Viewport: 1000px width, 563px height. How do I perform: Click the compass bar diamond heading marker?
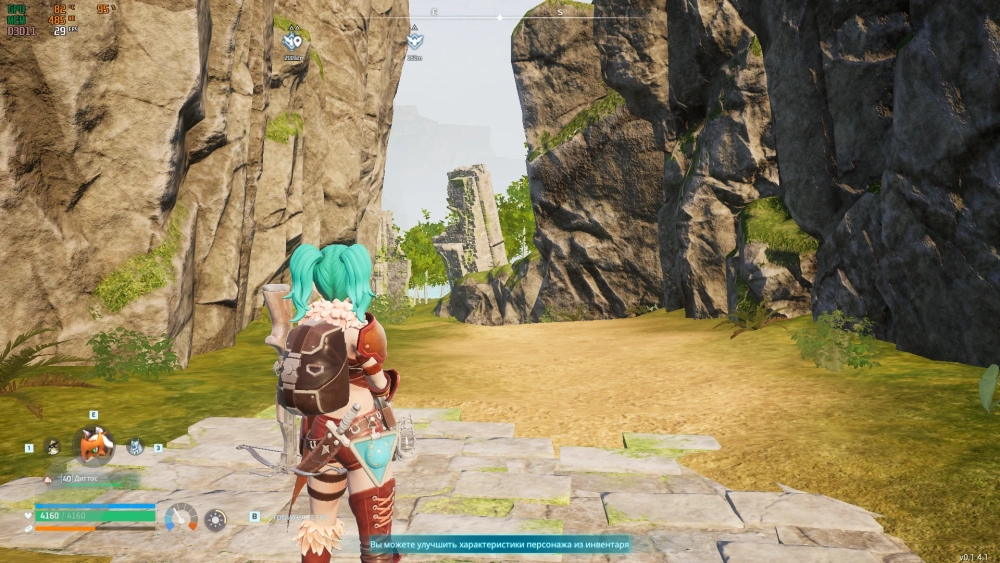point(500,17)
